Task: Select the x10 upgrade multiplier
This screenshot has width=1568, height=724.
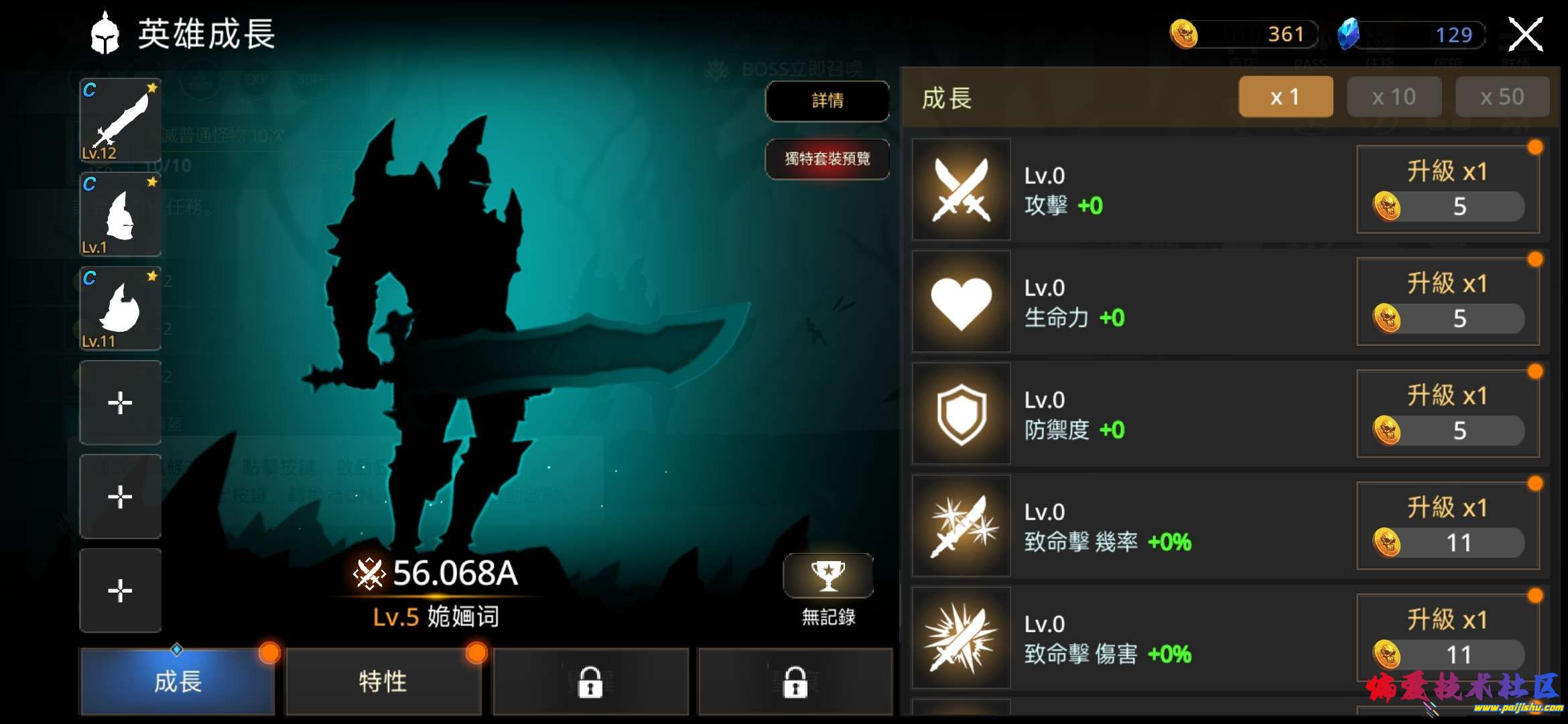Action: point(1394,97)
